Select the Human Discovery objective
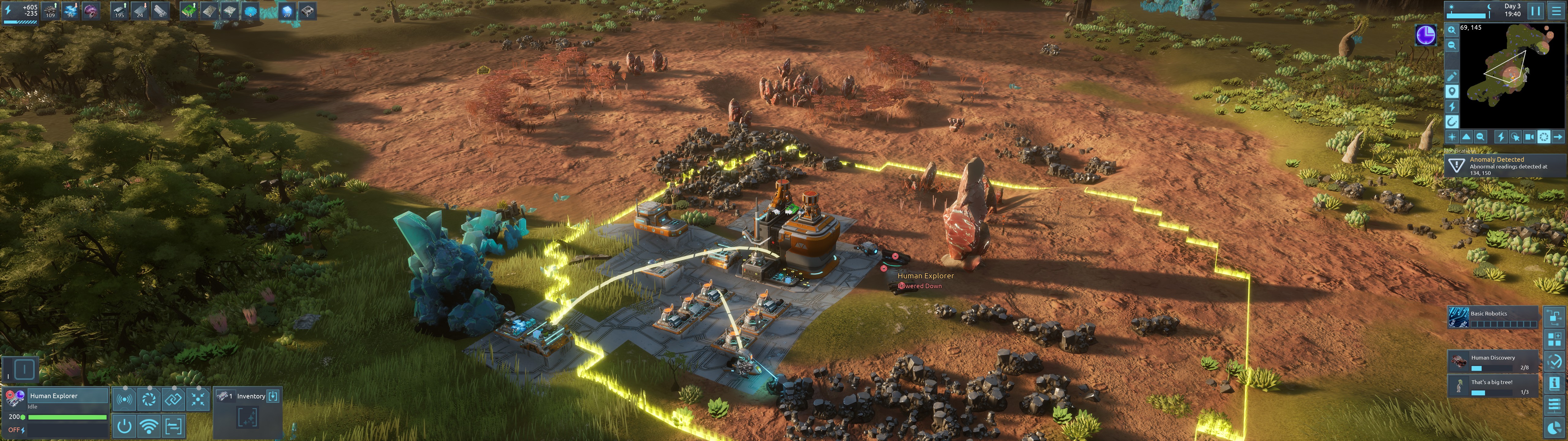The height and width of the screenshot is (441, 1568). (x=1493, y=362)
